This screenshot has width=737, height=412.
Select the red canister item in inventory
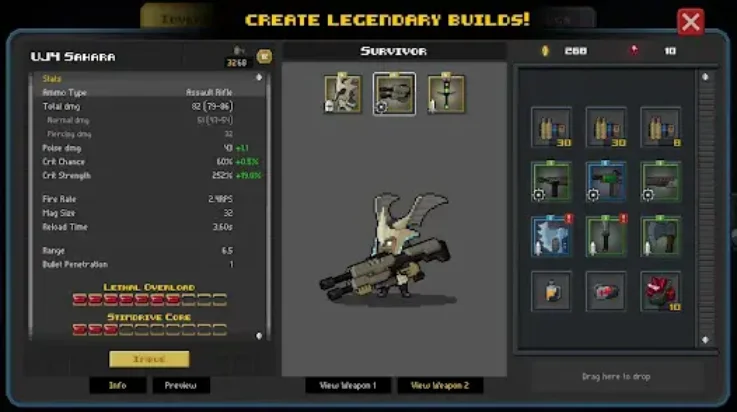[606, 291]
